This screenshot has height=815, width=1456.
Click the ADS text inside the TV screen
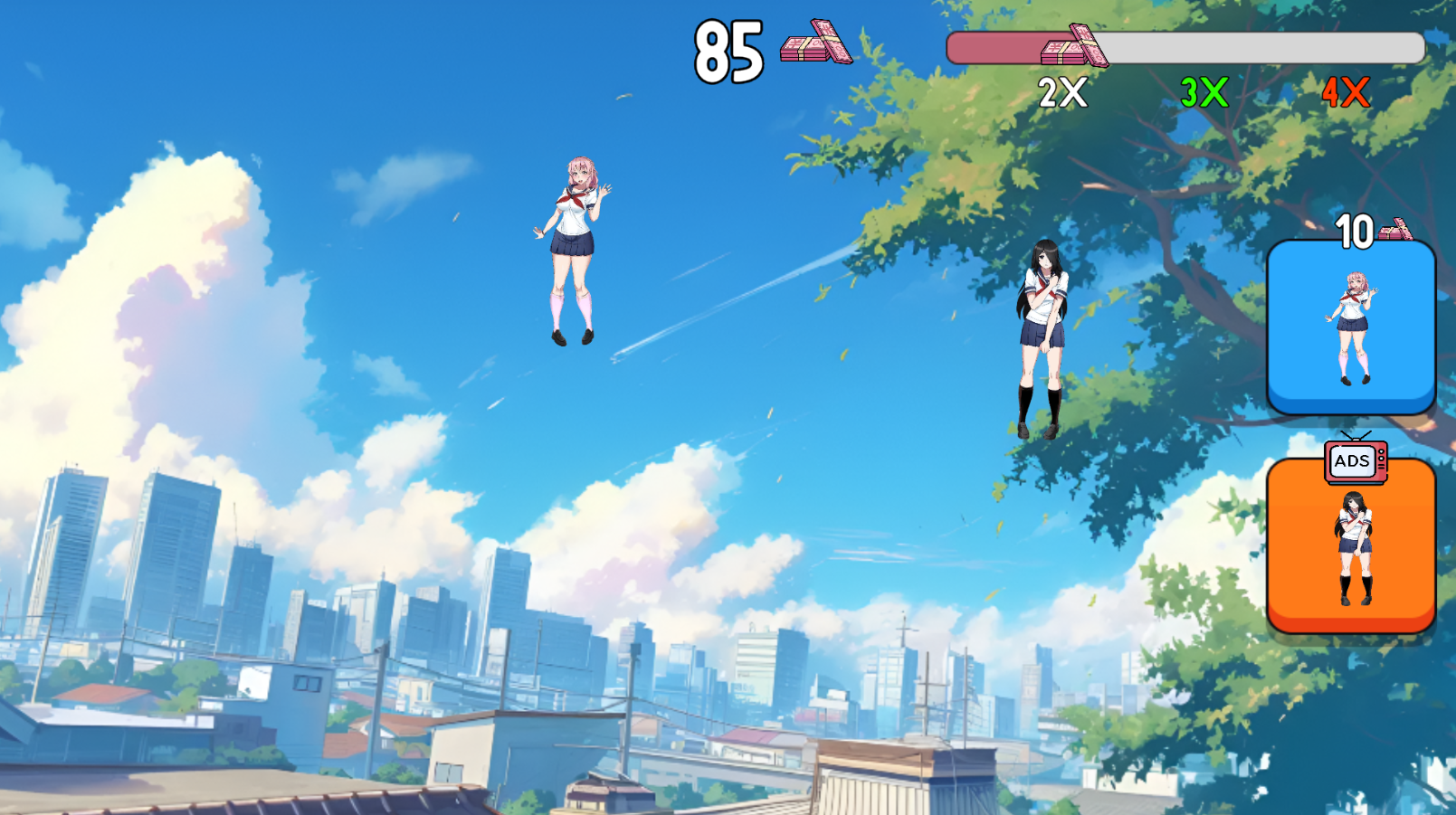[x=1351, y=460]
